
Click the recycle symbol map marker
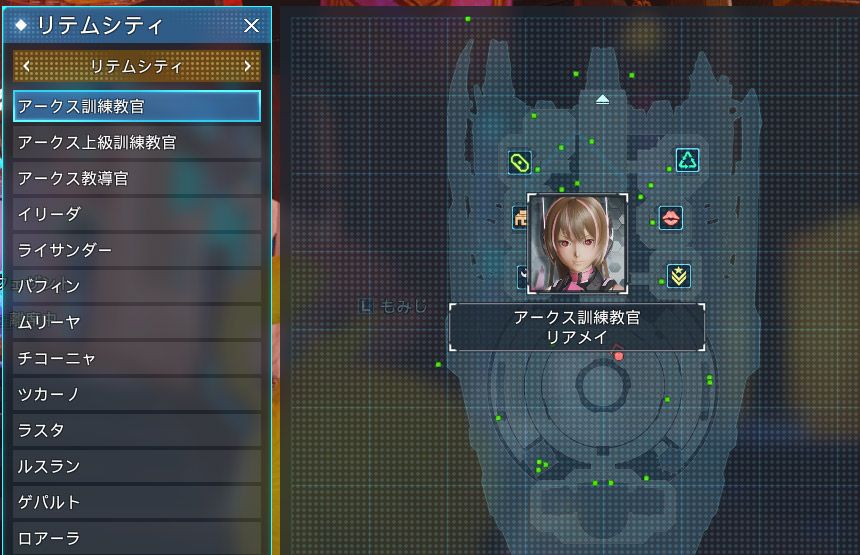687,160
